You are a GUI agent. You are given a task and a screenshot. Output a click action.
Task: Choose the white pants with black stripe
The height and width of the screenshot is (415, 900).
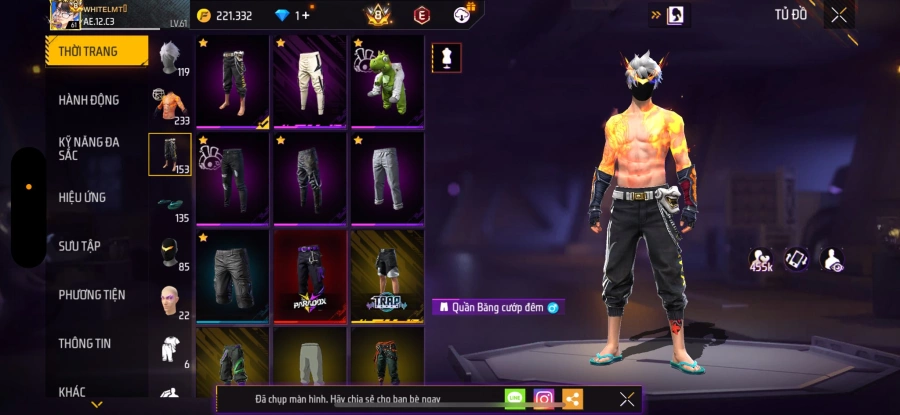[309, 81]
